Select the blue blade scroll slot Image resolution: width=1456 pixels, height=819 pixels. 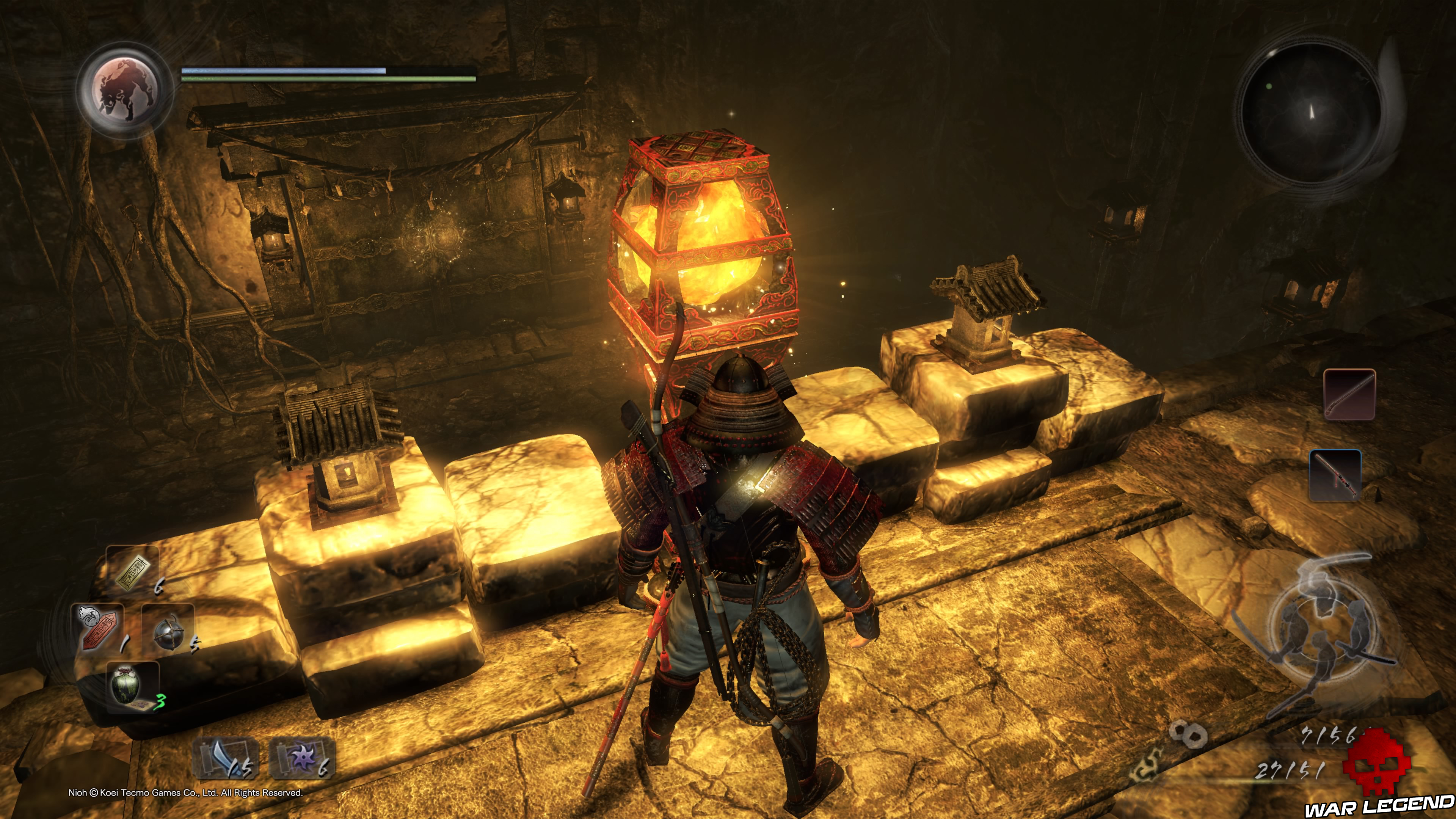[226, 758]
